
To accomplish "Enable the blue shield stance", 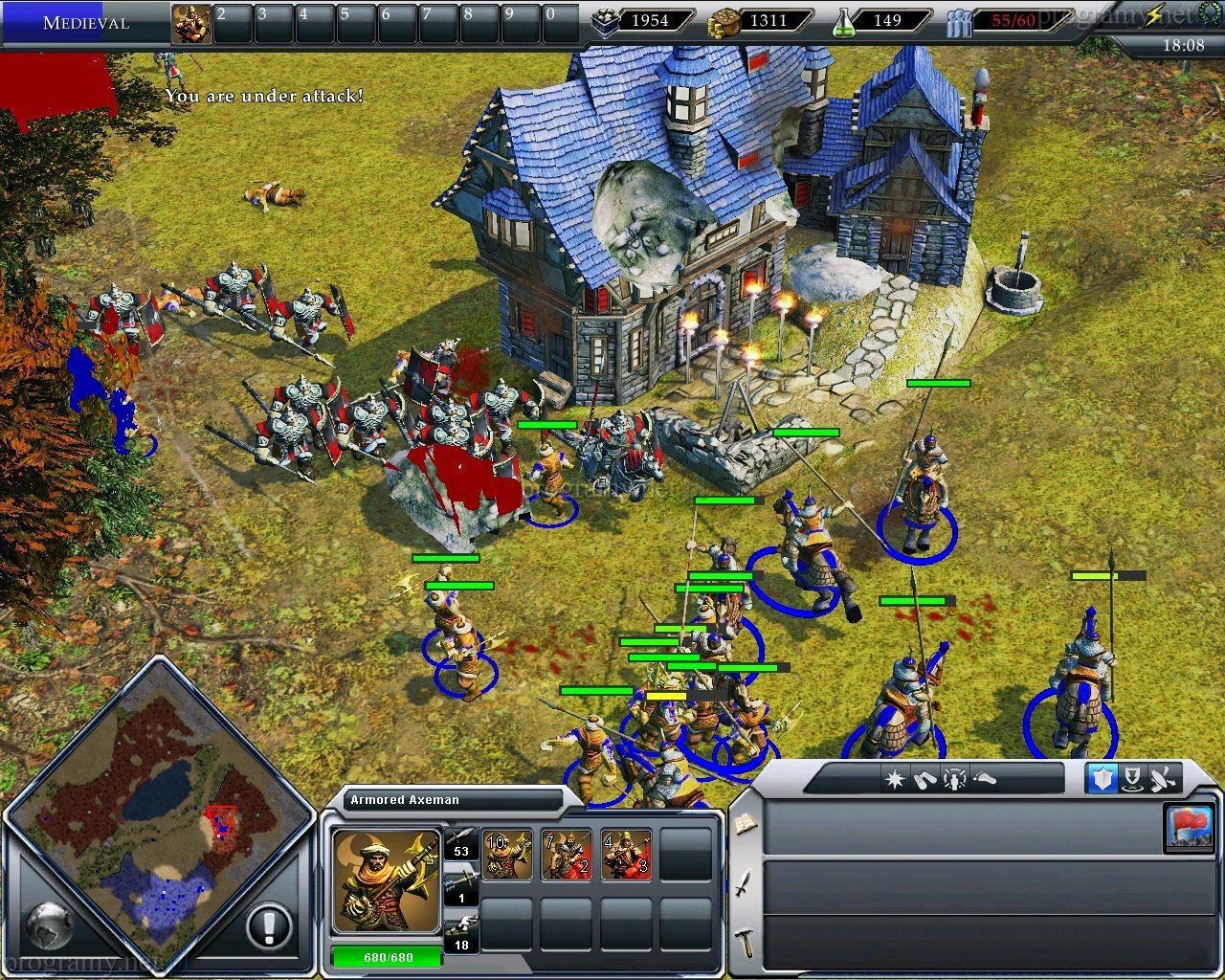I will tap(1102, 779).
